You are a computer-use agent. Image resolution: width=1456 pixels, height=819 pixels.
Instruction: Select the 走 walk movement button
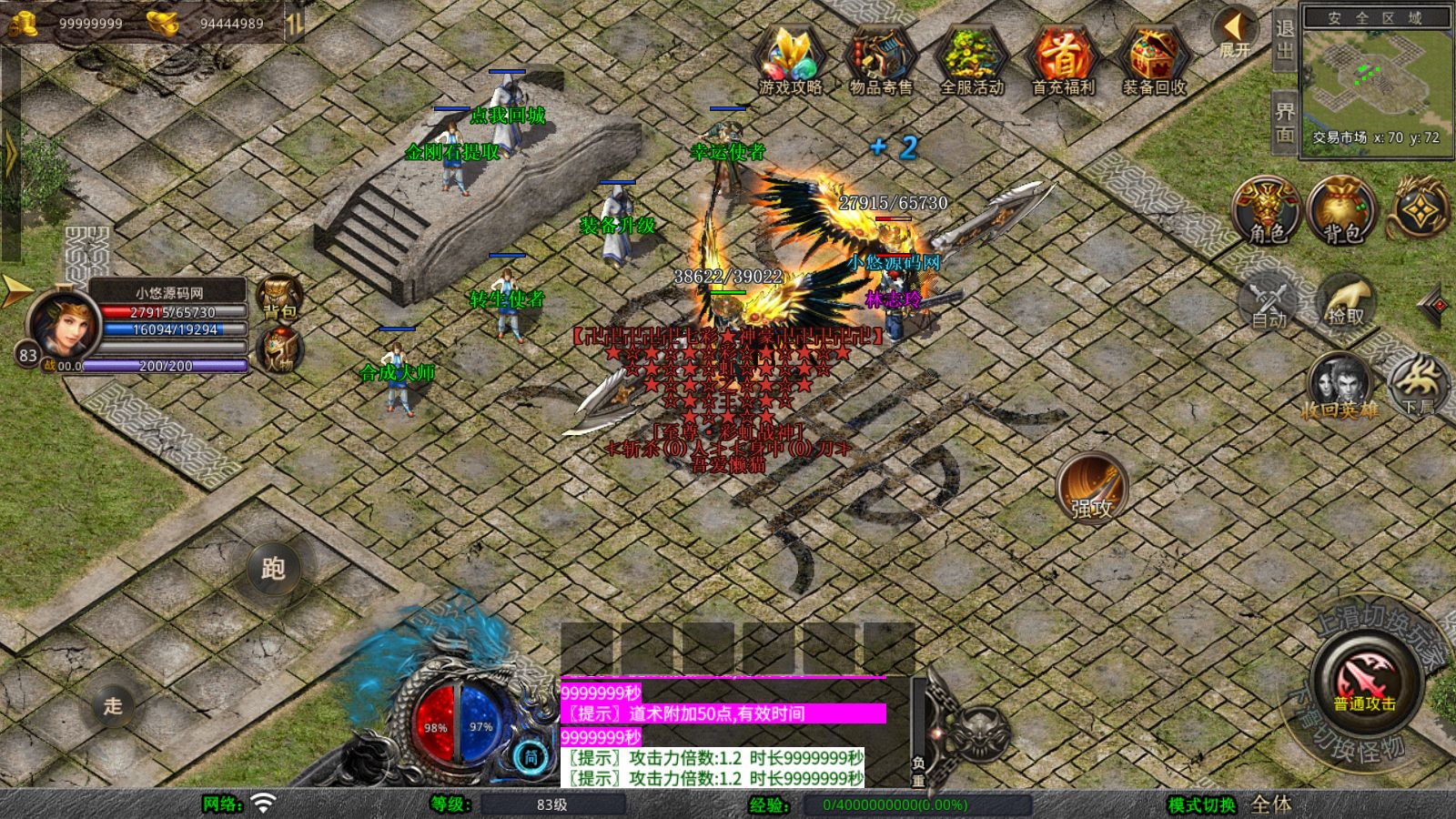[x=113, y=705]
